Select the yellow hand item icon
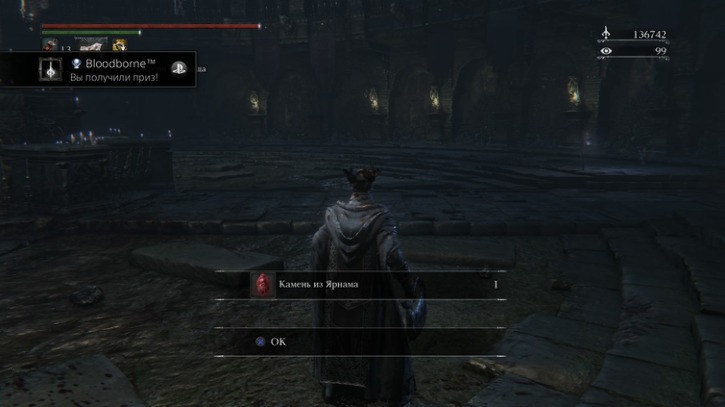Image resolution: width=725 pixels, height=407 pixels. 119,45
